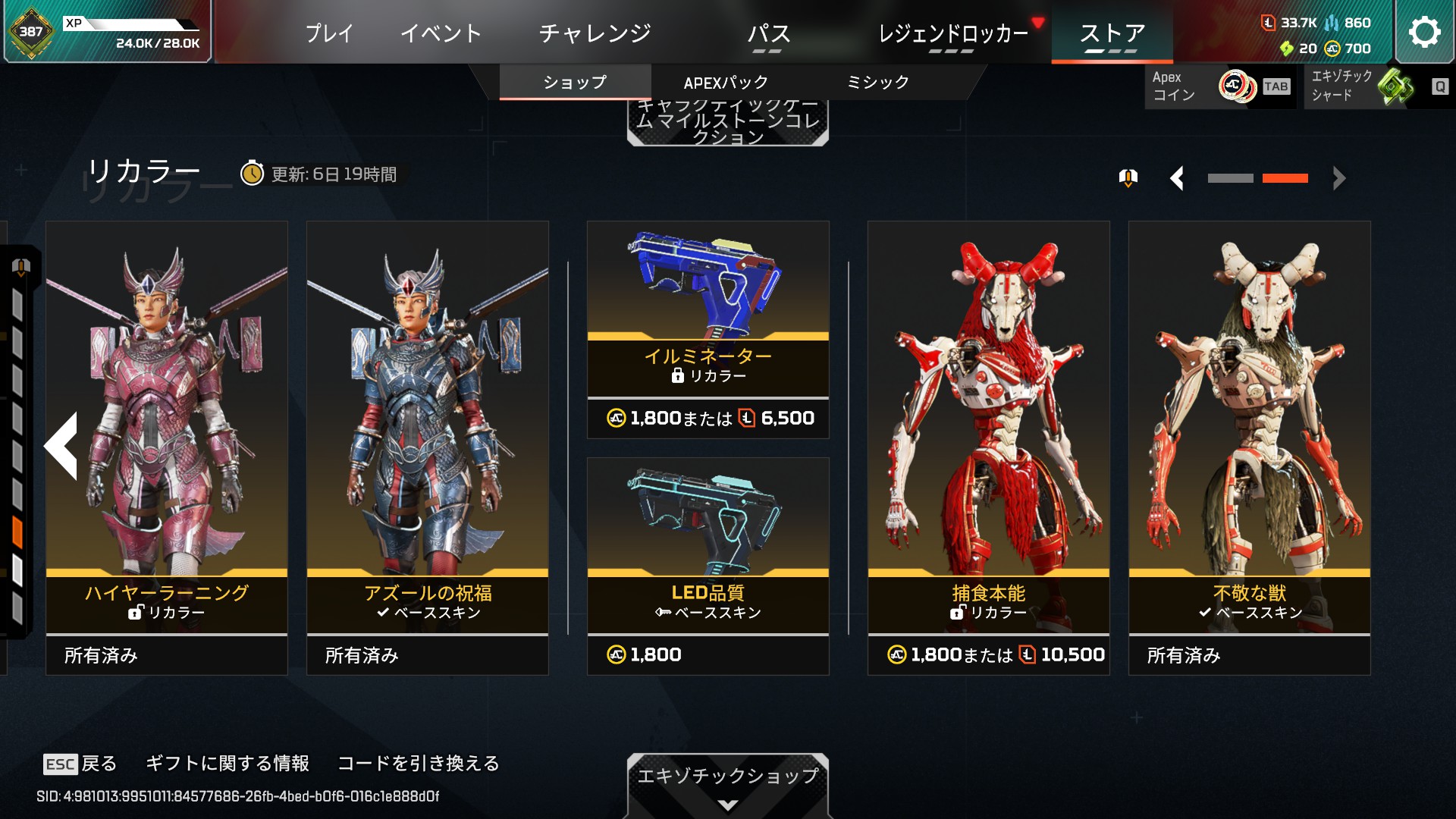
Task: Switch to the イベント tab
Action: [x=441, y=33]
